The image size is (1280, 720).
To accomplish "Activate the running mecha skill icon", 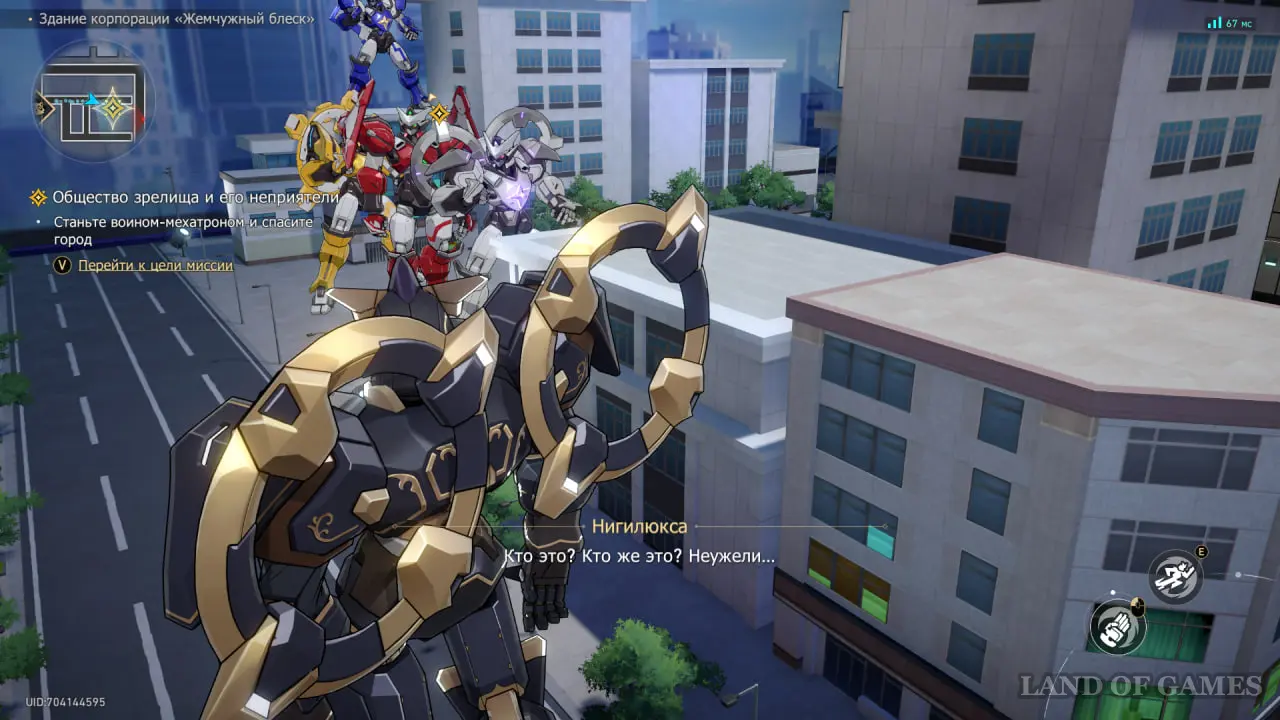I will [1175, 578].
